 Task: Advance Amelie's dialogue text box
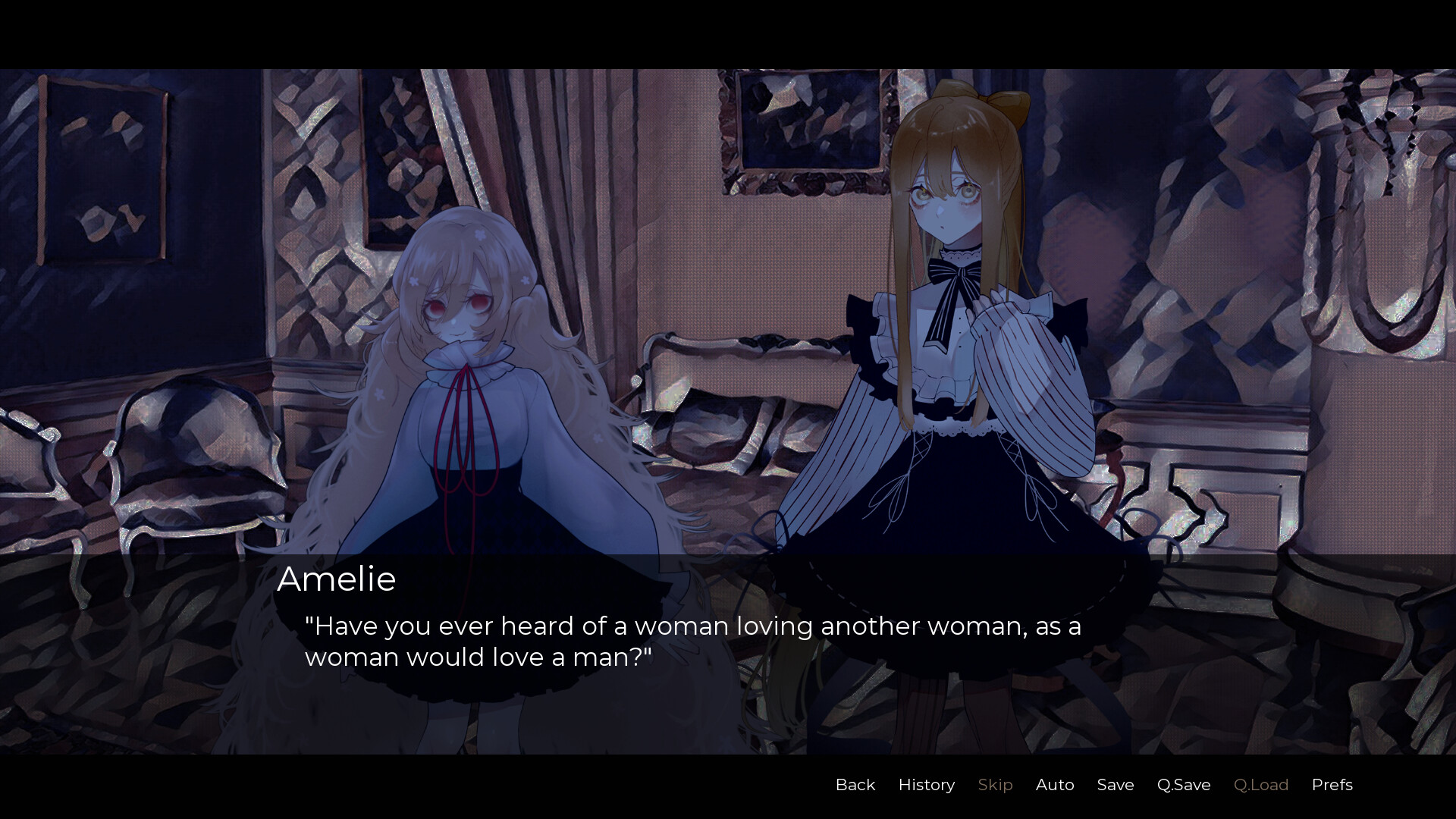pos(692,642)
